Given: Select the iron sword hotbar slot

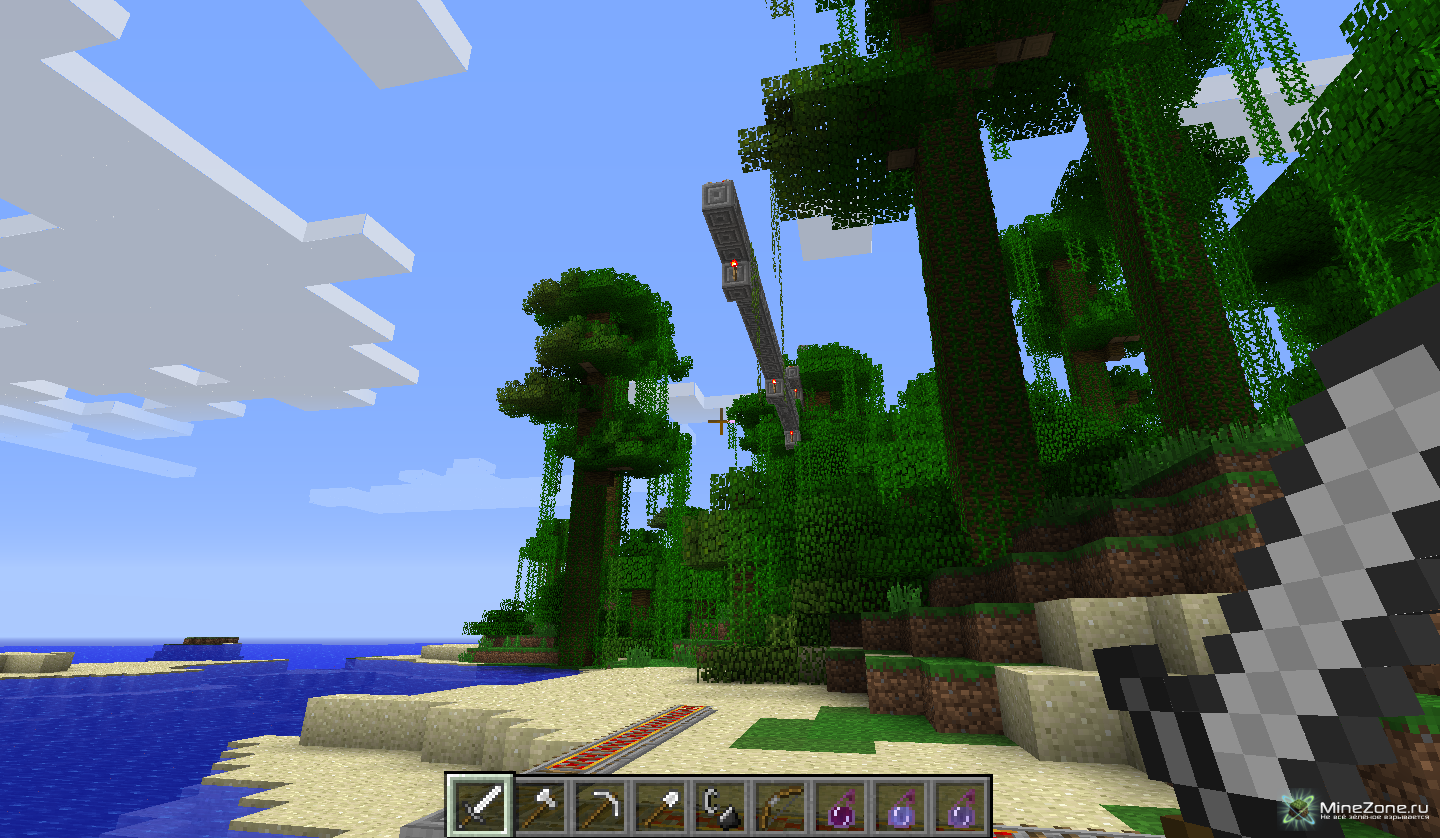Looking at the screenshot, I should click(480, 805).
